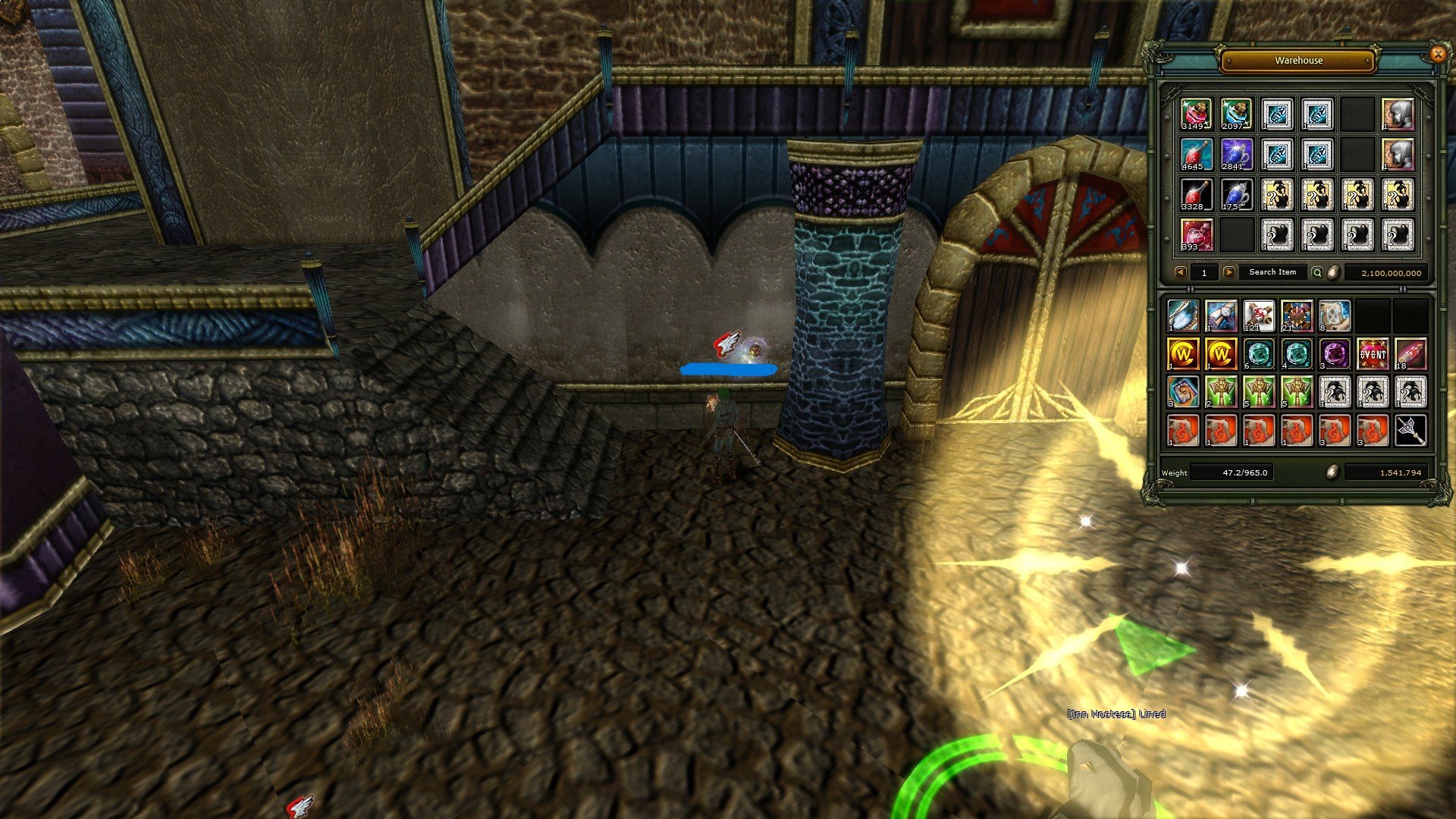Choose the blue potion stack of 175
Screen dimensions: 1456x819
(x=1236, y=194)
